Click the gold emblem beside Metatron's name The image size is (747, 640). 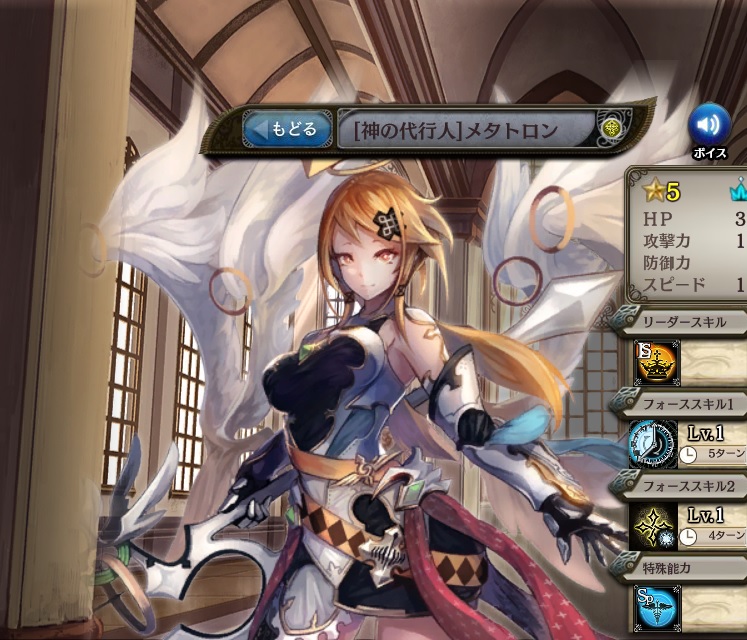pyautogui.click(x=612, y=129)
